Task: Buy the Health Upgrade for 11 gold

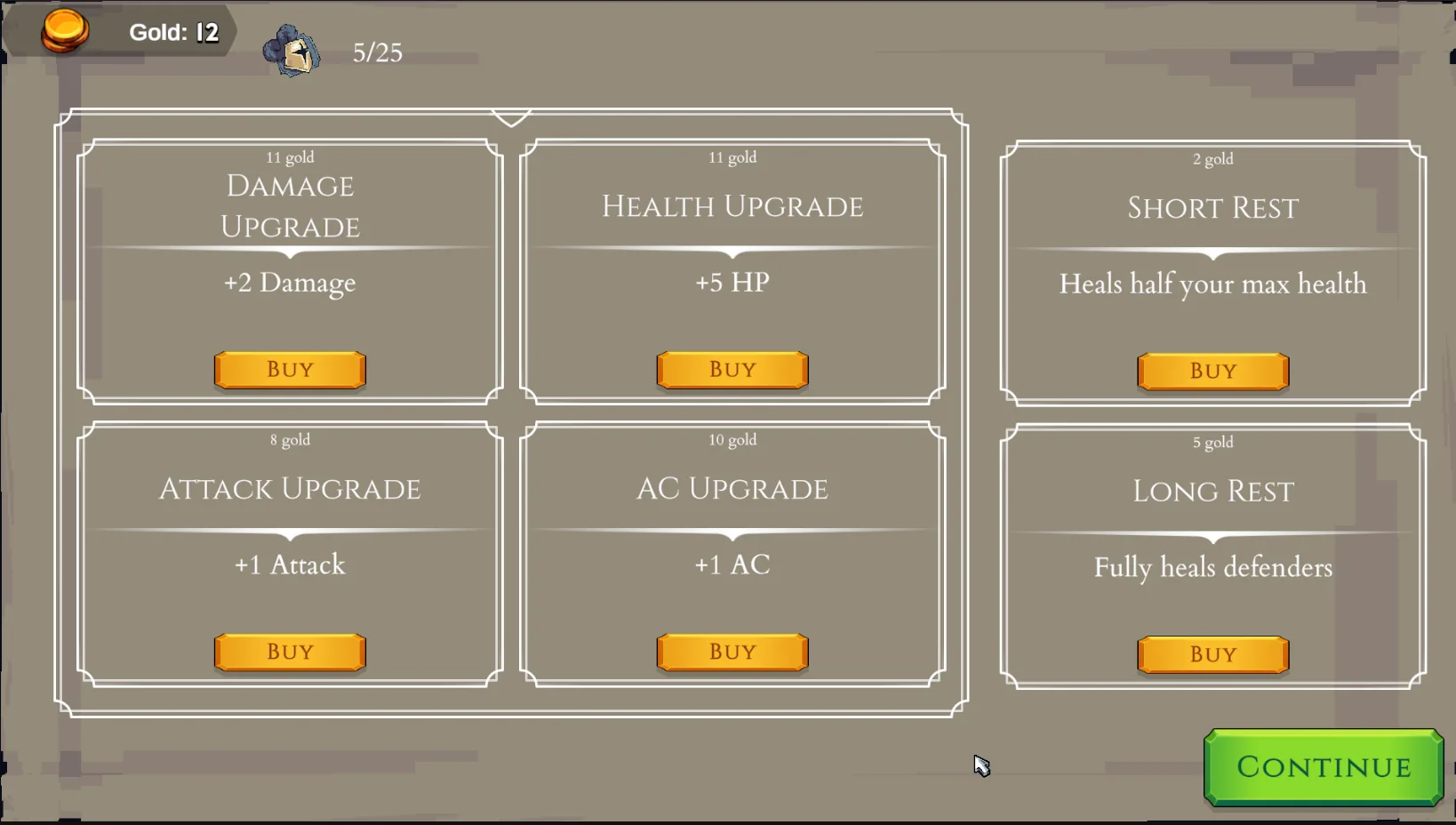Action: click(732, 370)
